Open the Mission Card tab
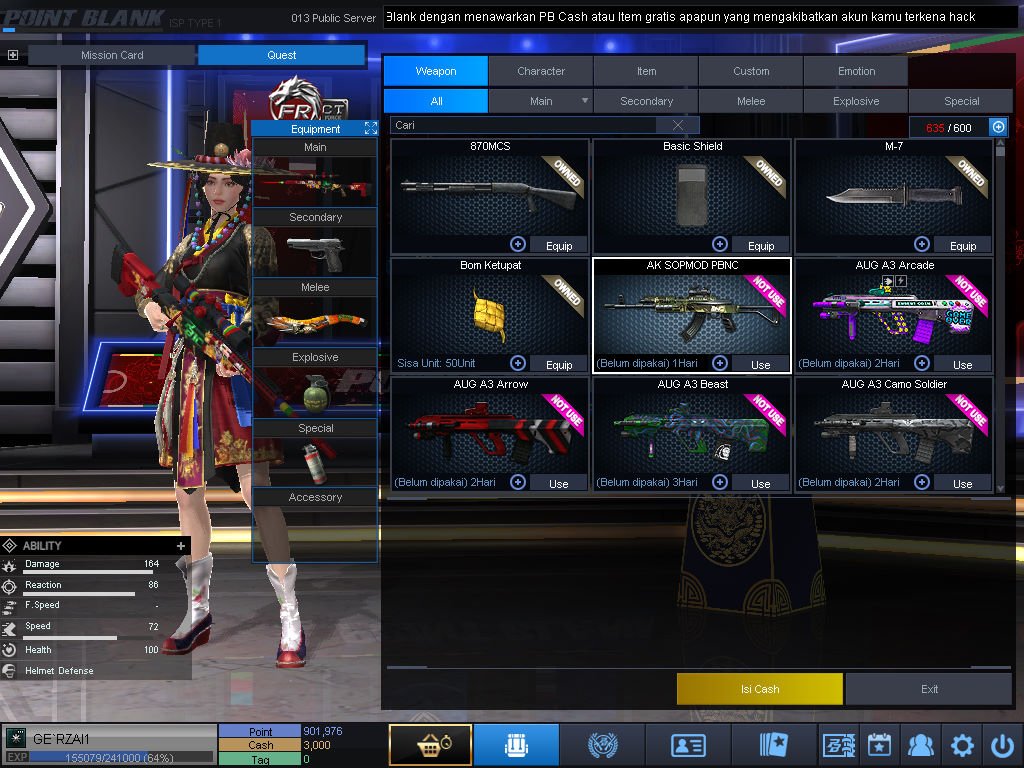Viewport: 1024px width, 768px height. click(x=112, y=55)
